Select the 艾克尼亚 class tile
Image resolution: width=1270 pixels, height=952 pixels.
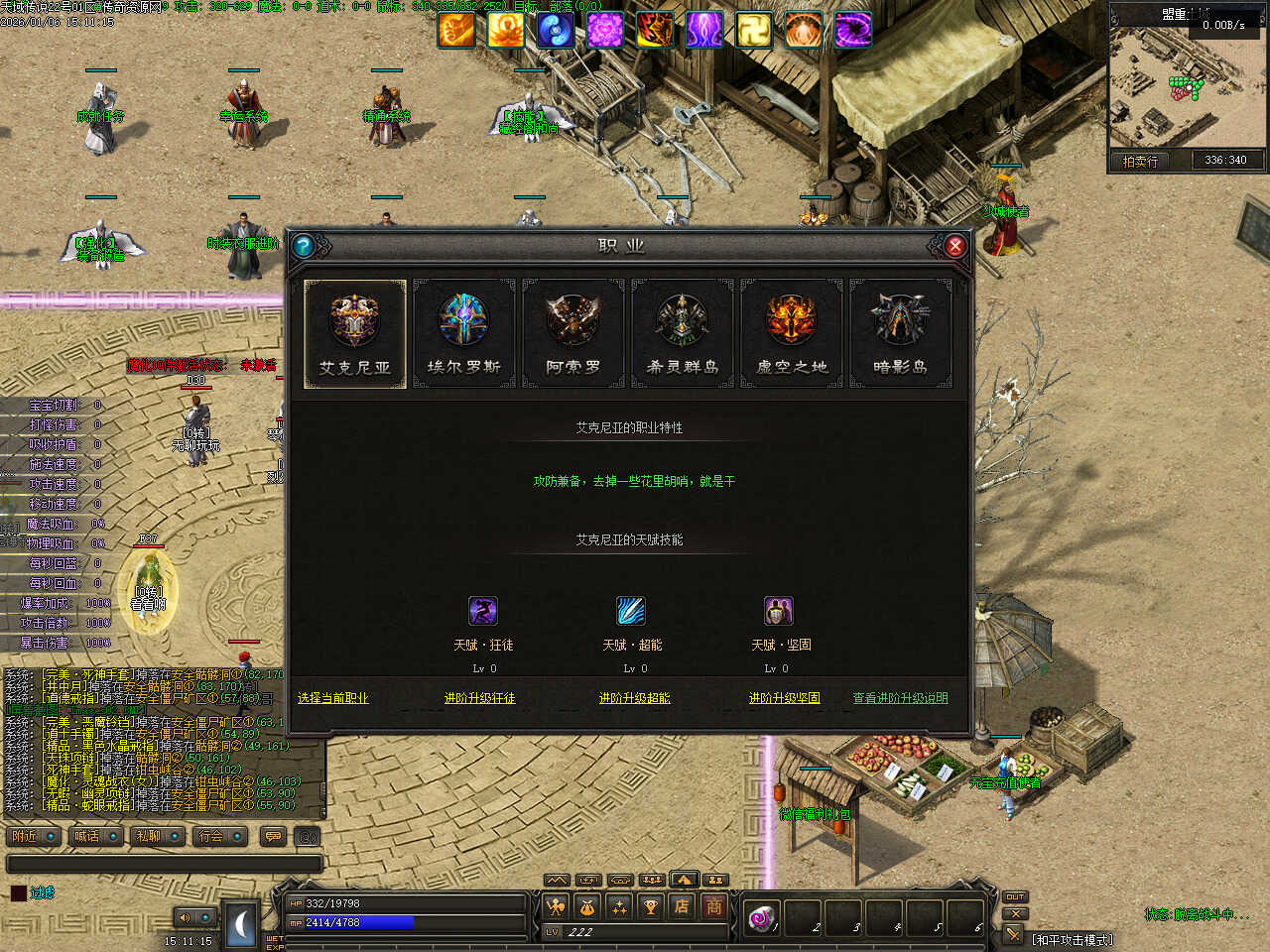click(x=355, y=334)
